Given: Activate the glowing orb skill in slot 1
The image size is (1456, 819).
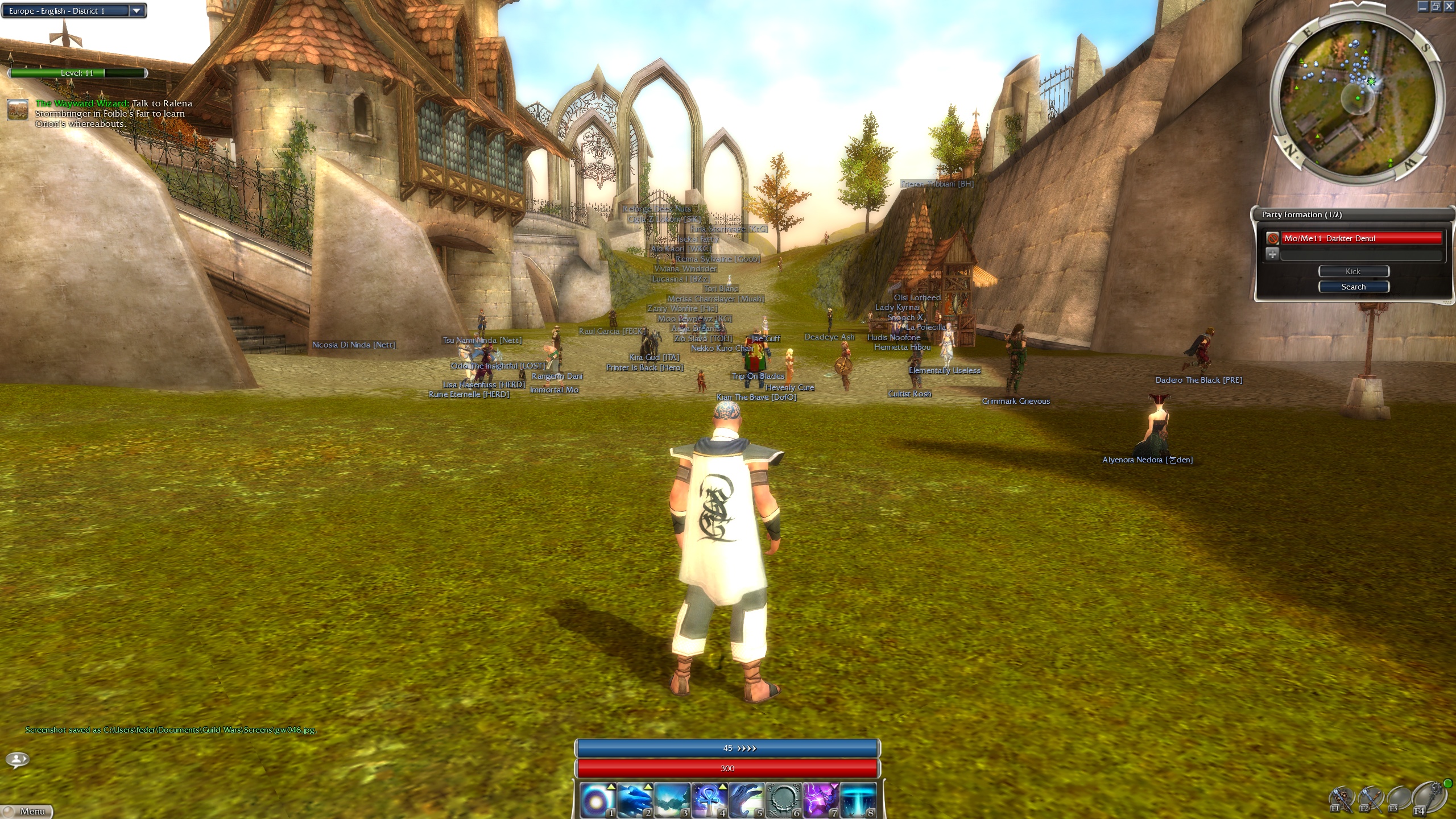Looking at the screenshot, I should [597, 800].
